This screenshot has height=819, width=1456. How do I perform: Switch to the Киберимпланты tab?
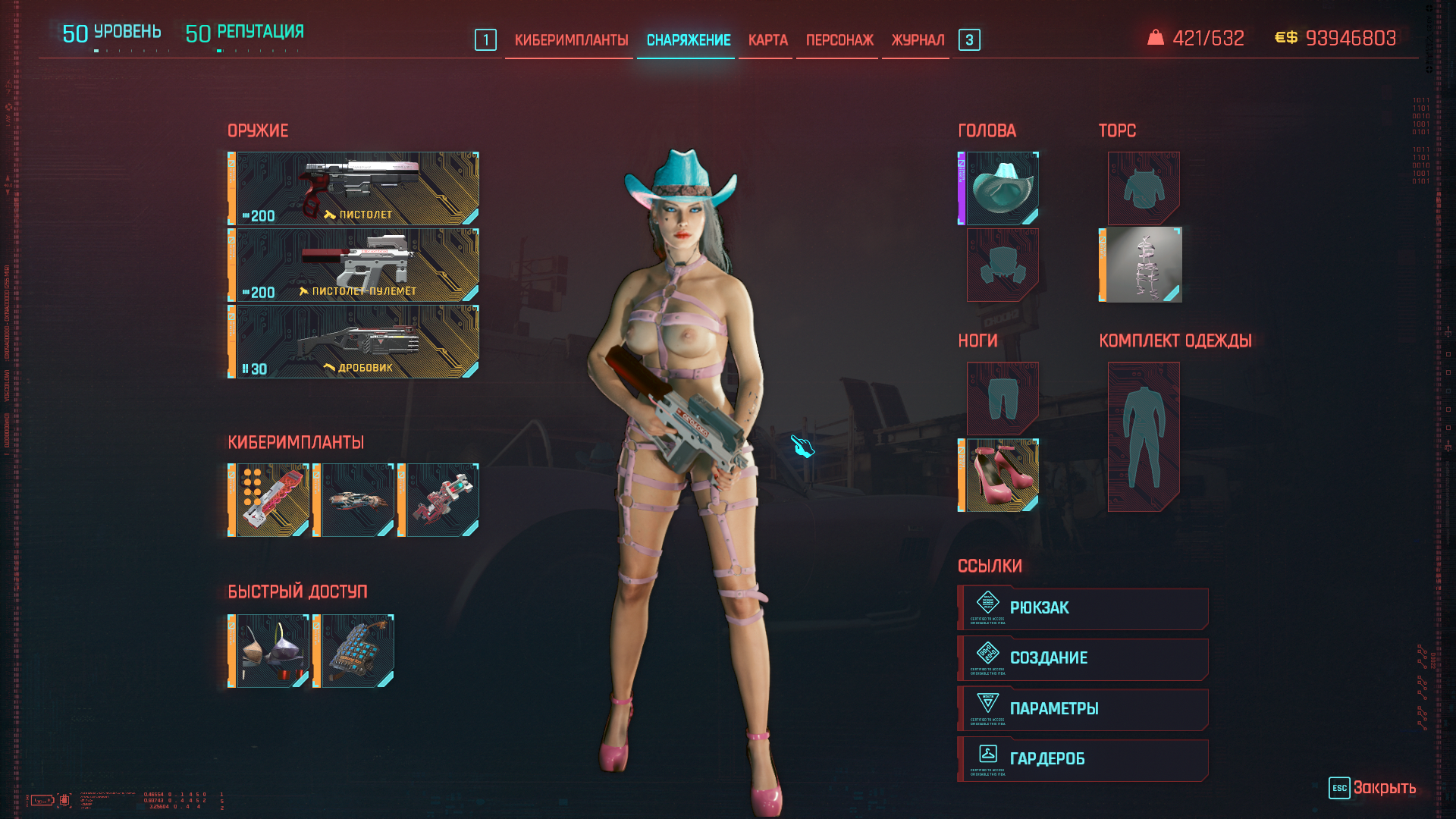click(x=571, y=40)
